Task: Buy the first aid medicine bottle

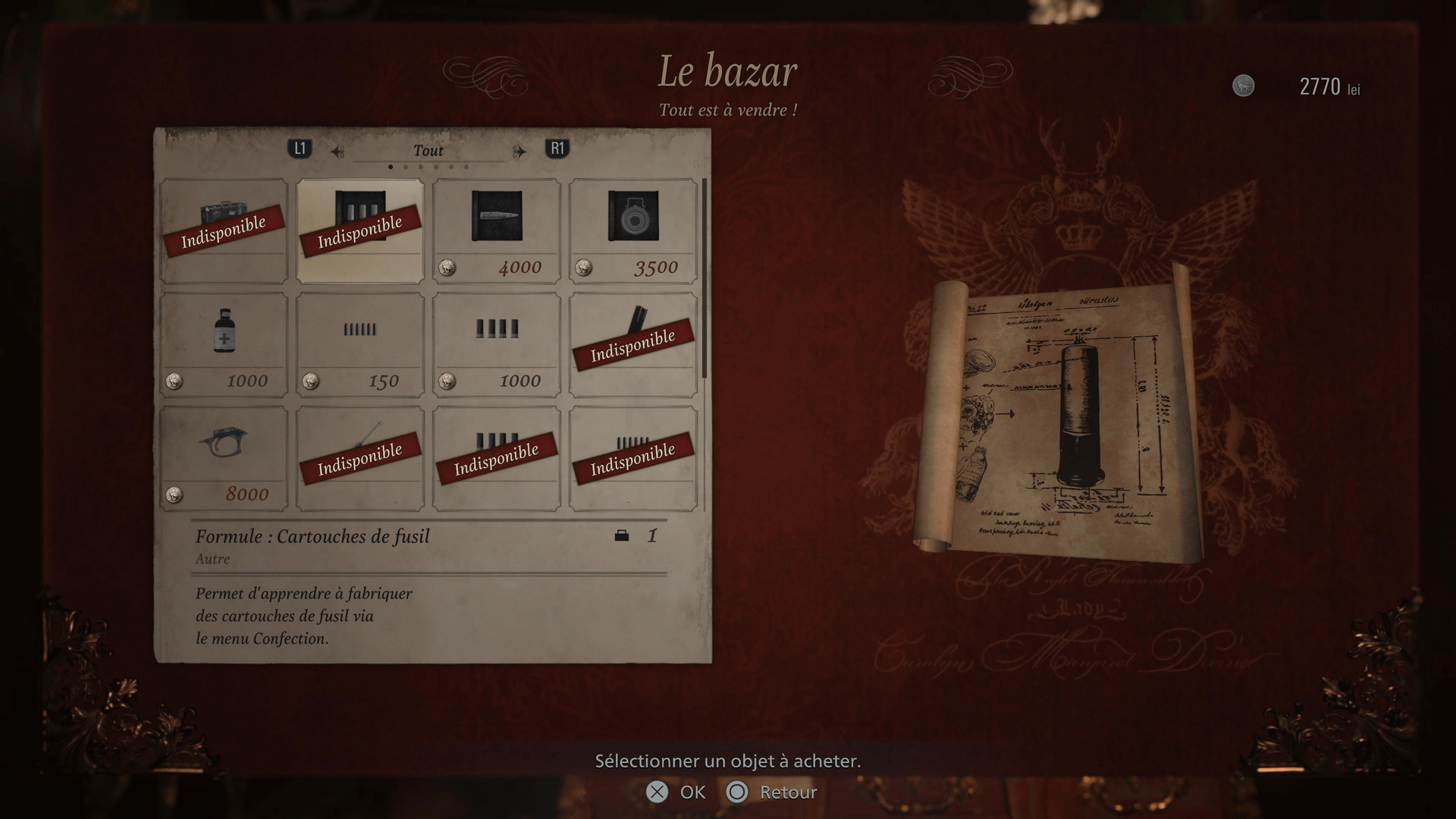Action: (x=224, y=345)
